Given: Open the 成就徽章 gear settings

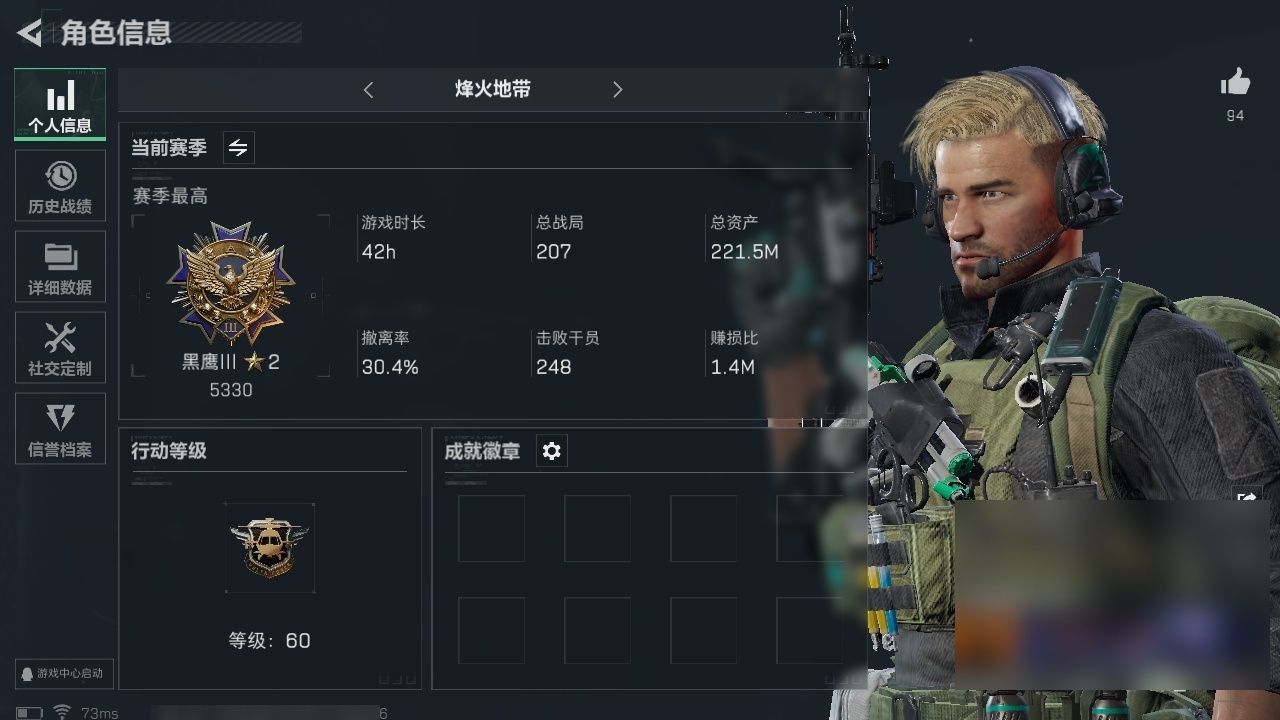Looking at the screenshot, I should [551, 451].
